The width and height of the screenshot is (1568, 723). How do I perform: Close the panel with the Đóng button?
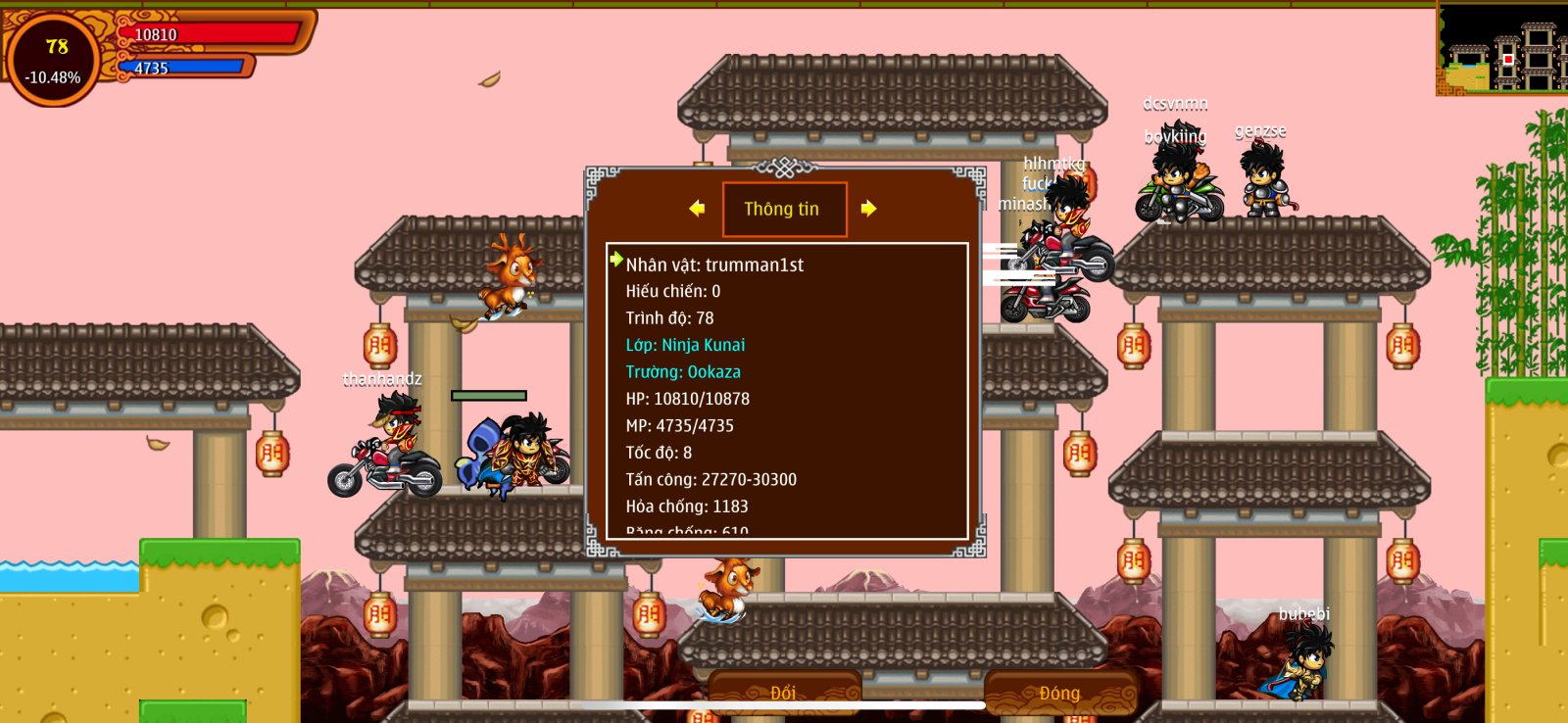(1060, 692)
